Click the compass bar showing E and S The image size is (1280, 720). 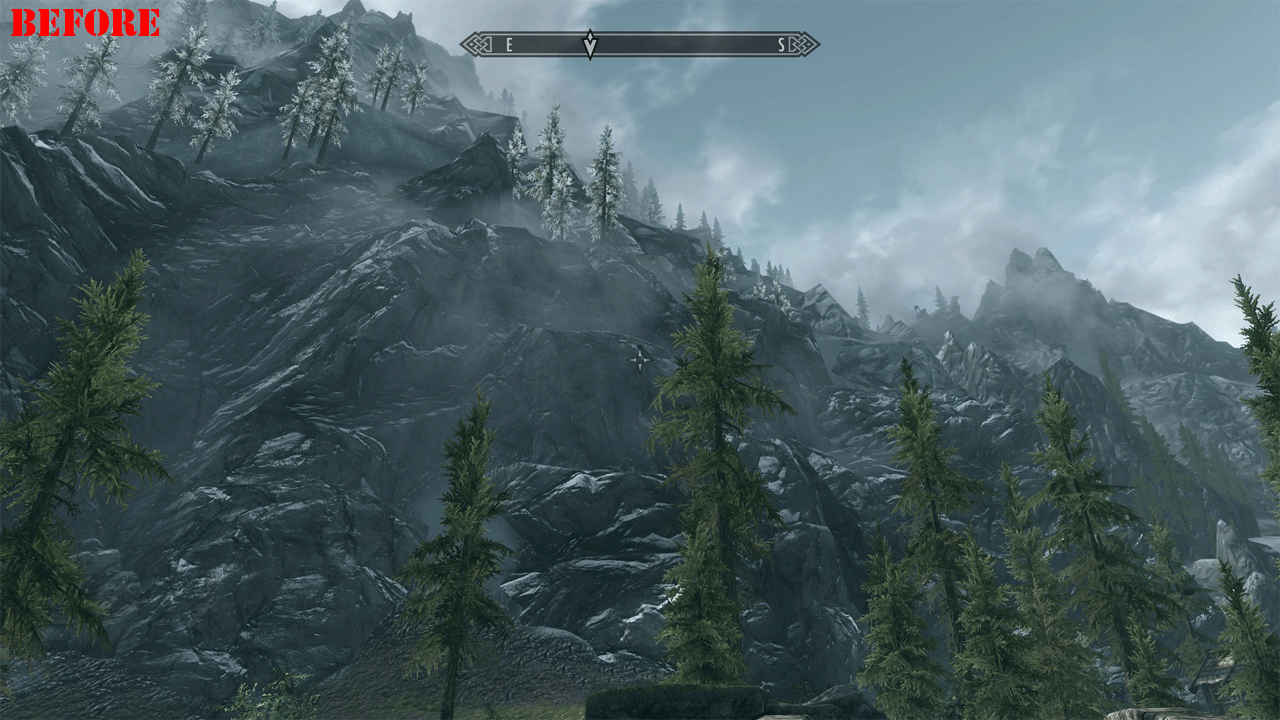tap(640, 44)
